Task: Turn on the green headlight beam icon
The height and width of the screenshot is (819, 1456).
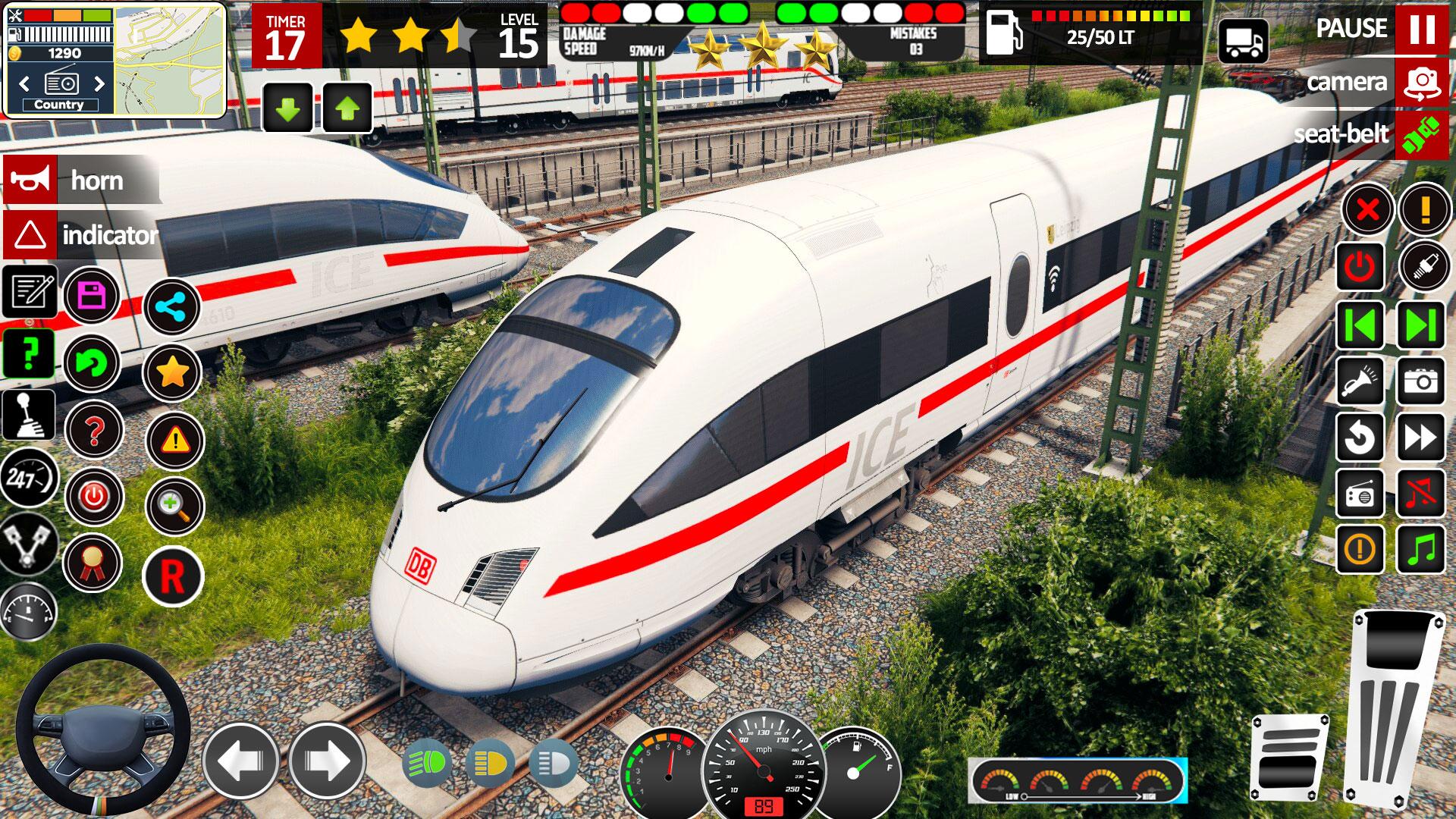Action: tap(426, 763)
